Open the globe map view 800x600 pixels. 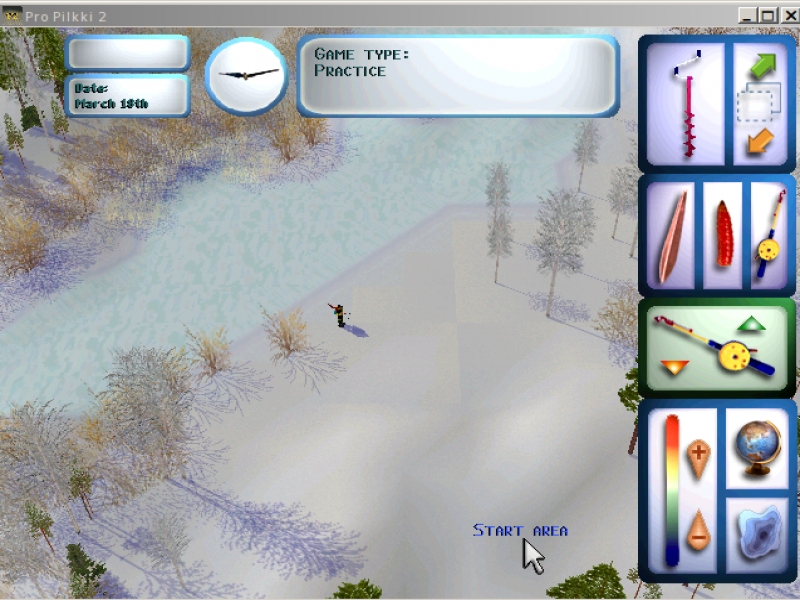coord(757,450)
